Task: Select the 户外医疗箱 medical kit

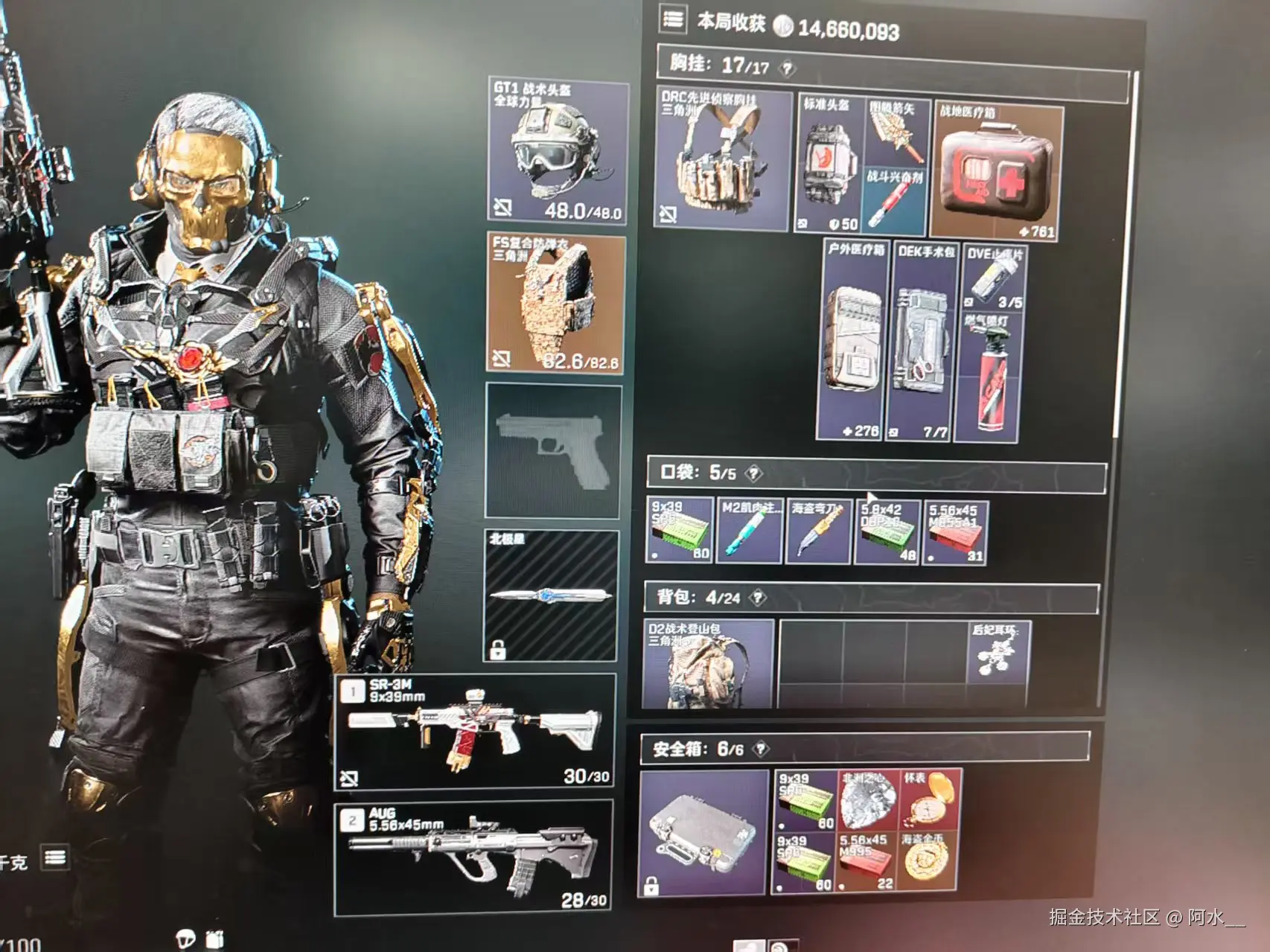Action: [x=854, y=341]
